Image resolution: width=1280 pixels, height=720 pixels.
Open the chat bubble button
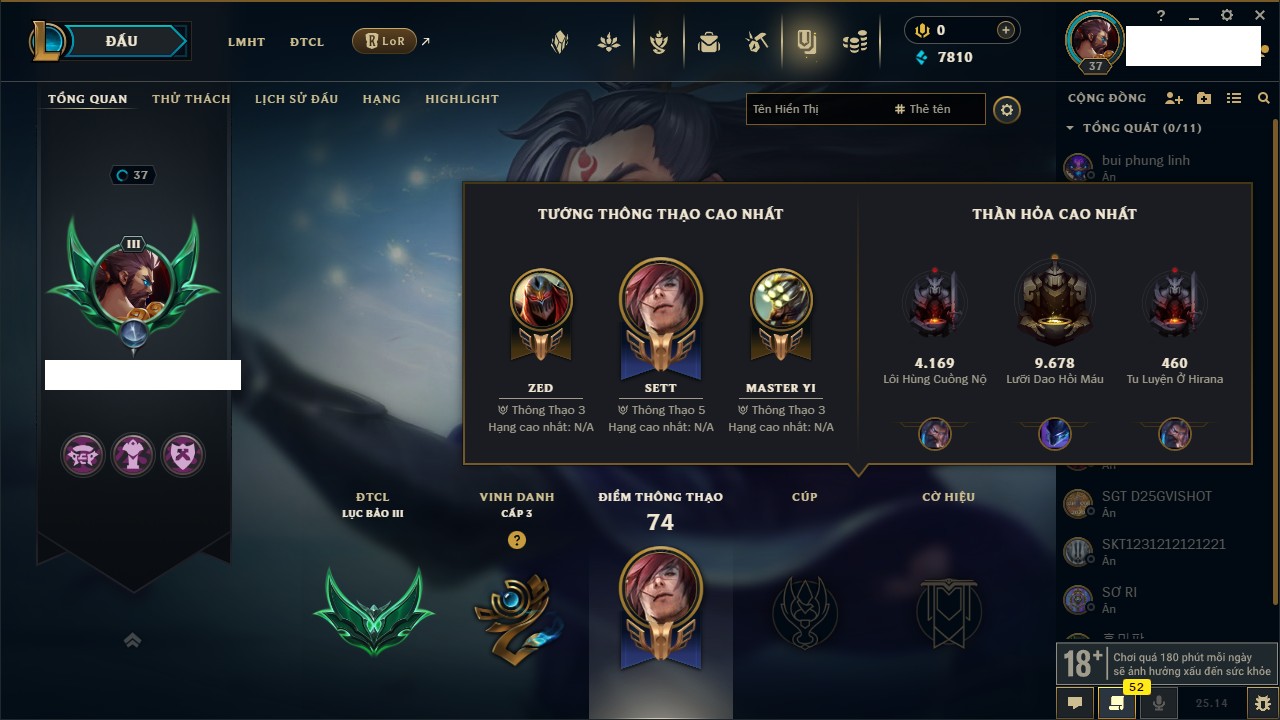[x=1075, y=703]
